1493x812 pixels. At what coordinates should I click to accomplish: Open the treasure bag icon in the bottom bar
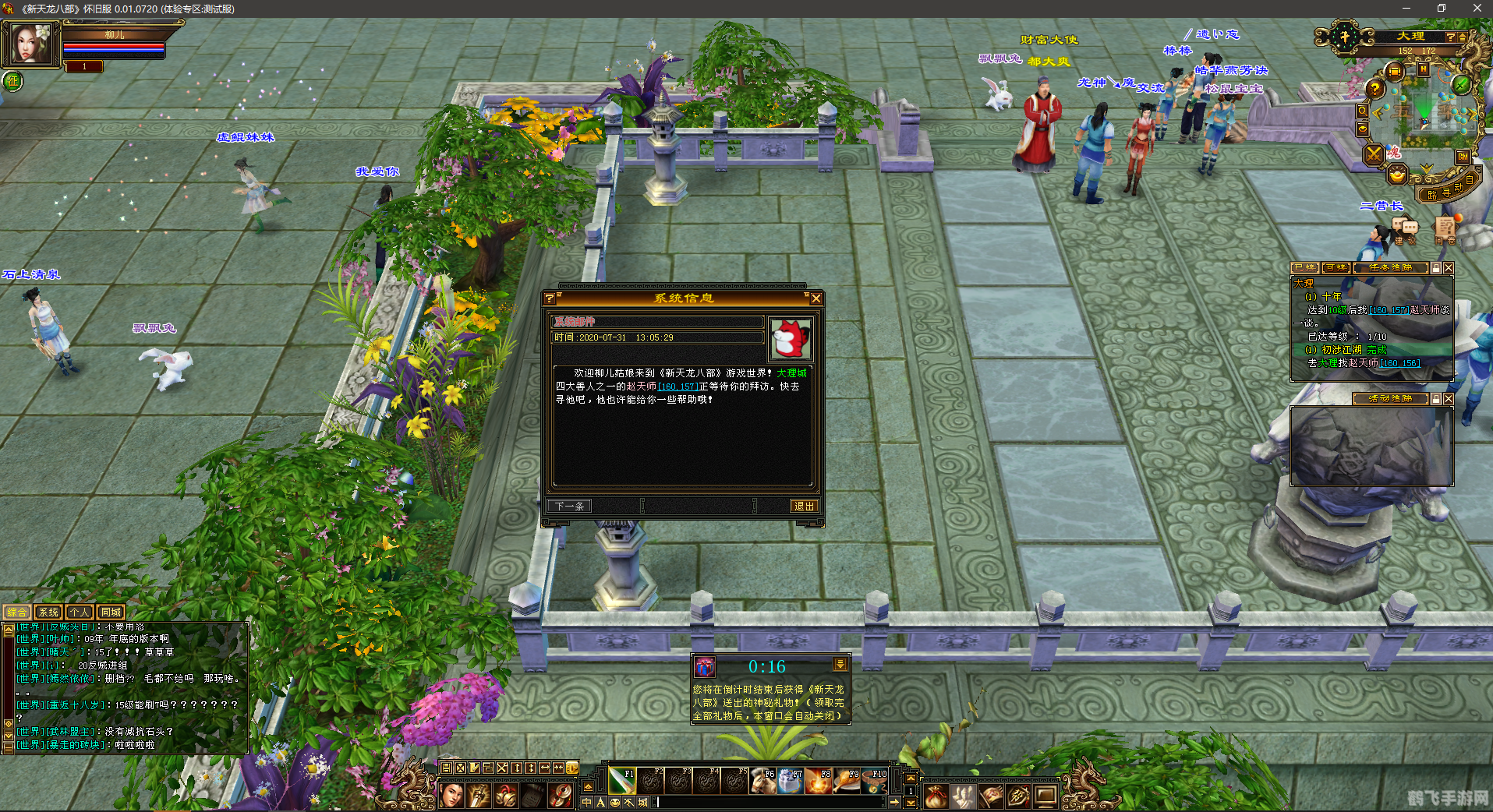tap(936, 796)
